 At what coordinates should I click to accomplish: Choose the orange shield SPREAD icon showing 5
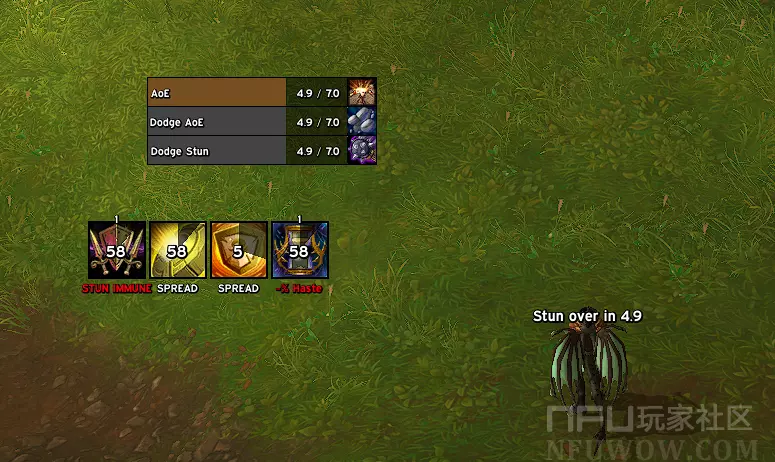(239, 250)
